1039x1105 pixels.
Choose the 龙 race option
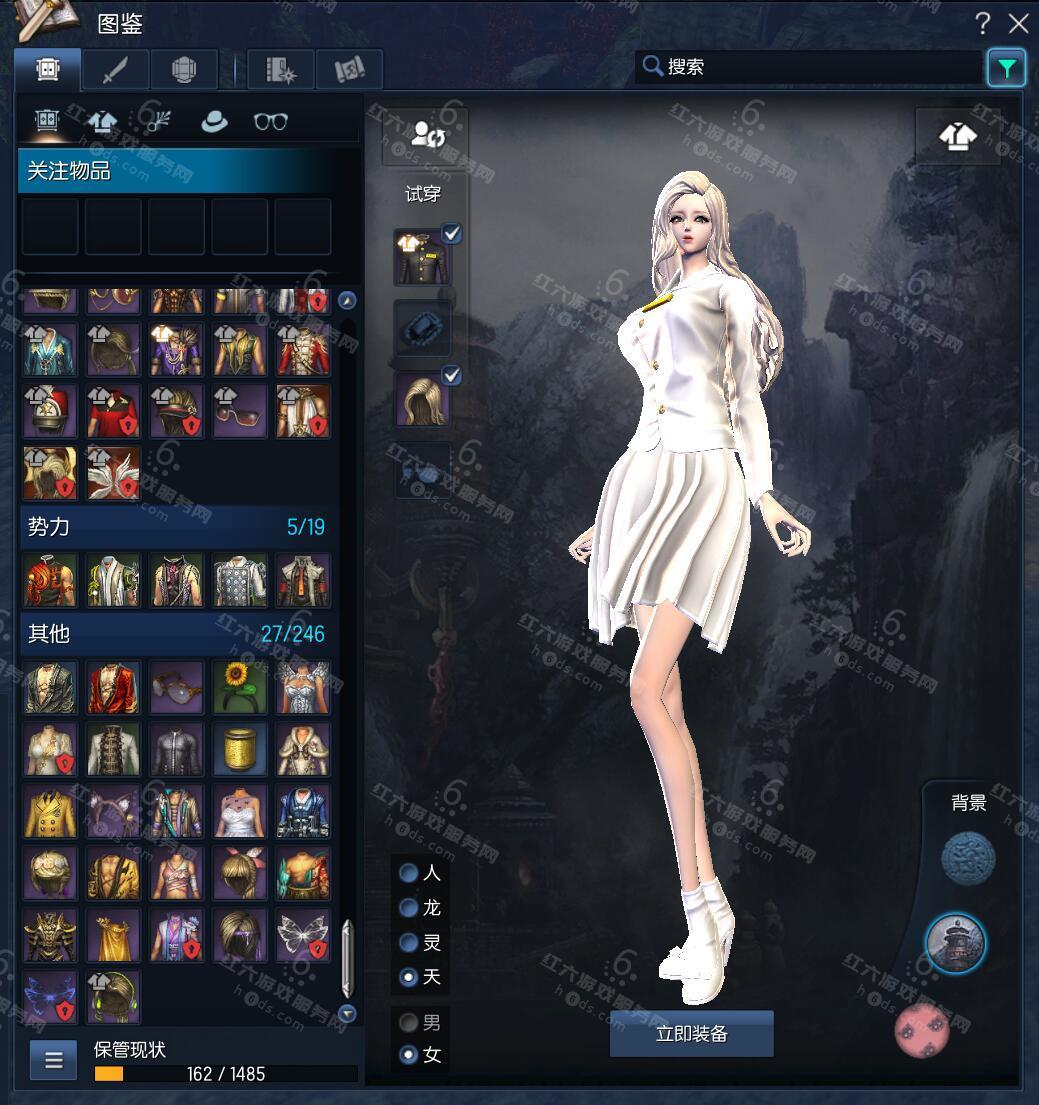pyautogui.click(x=409, y=908)
